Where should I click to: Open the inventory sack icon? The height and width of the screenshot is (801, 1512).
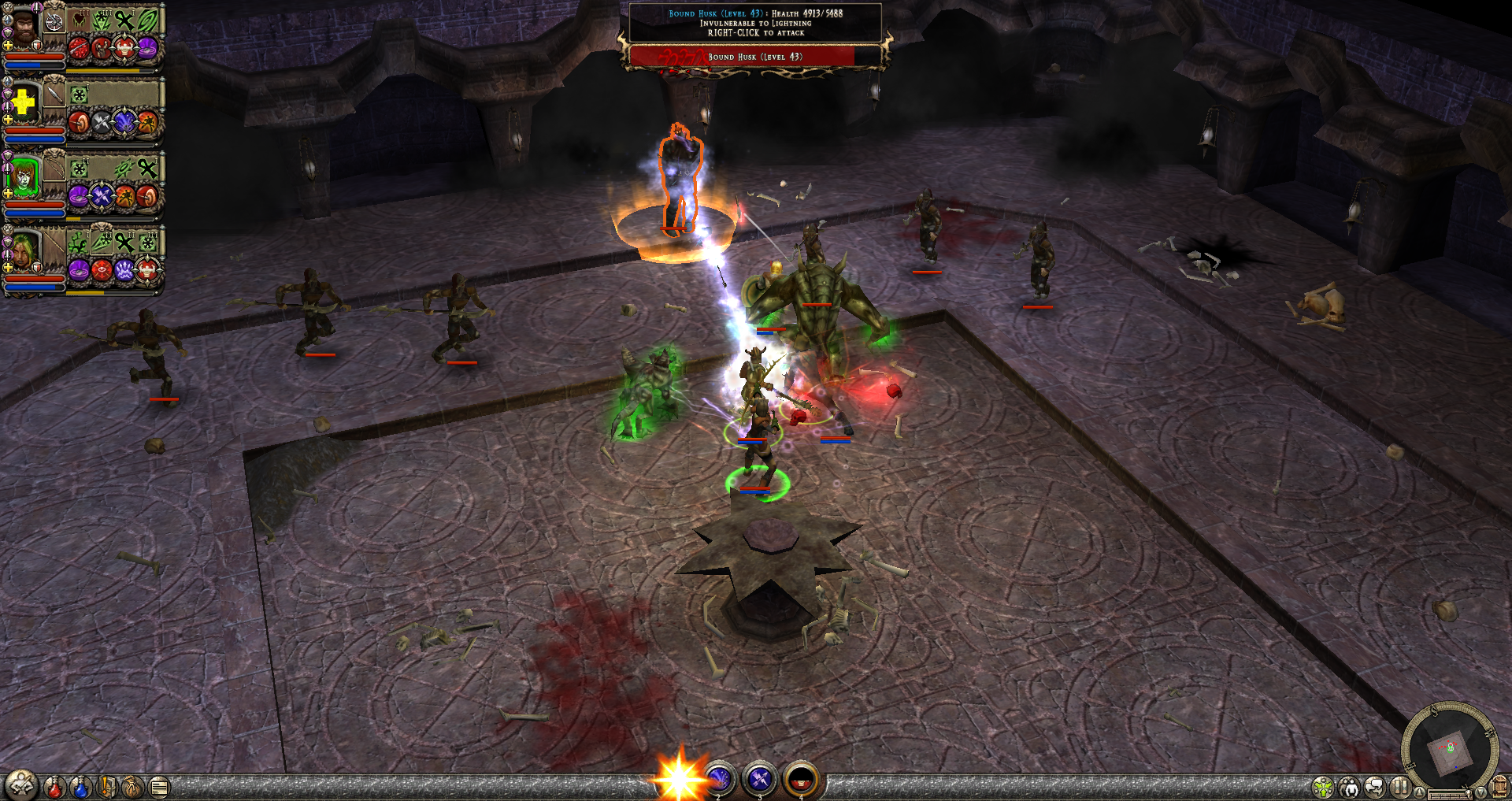pos(133,786)
